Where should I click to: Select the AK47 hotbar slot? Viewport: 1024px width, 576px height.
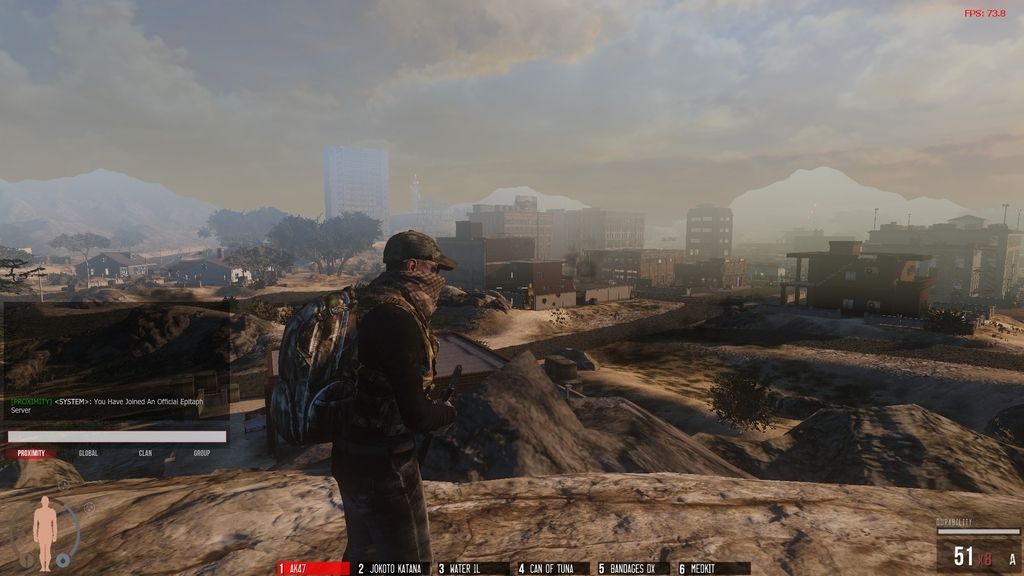coord(314,568)
